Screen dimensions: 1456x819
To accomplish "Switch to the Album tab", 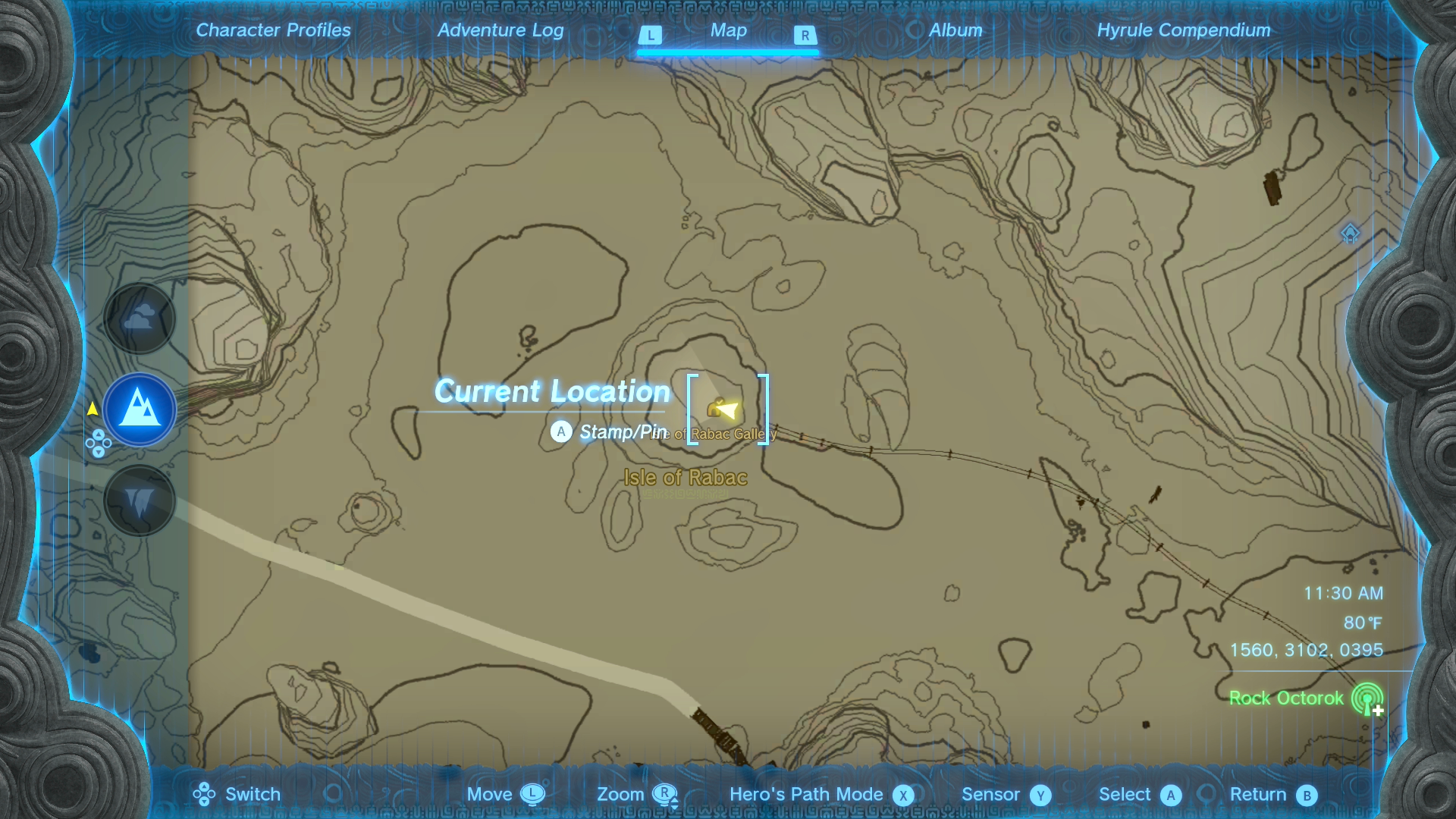I will pyautogui.click(x=955, y=30).
